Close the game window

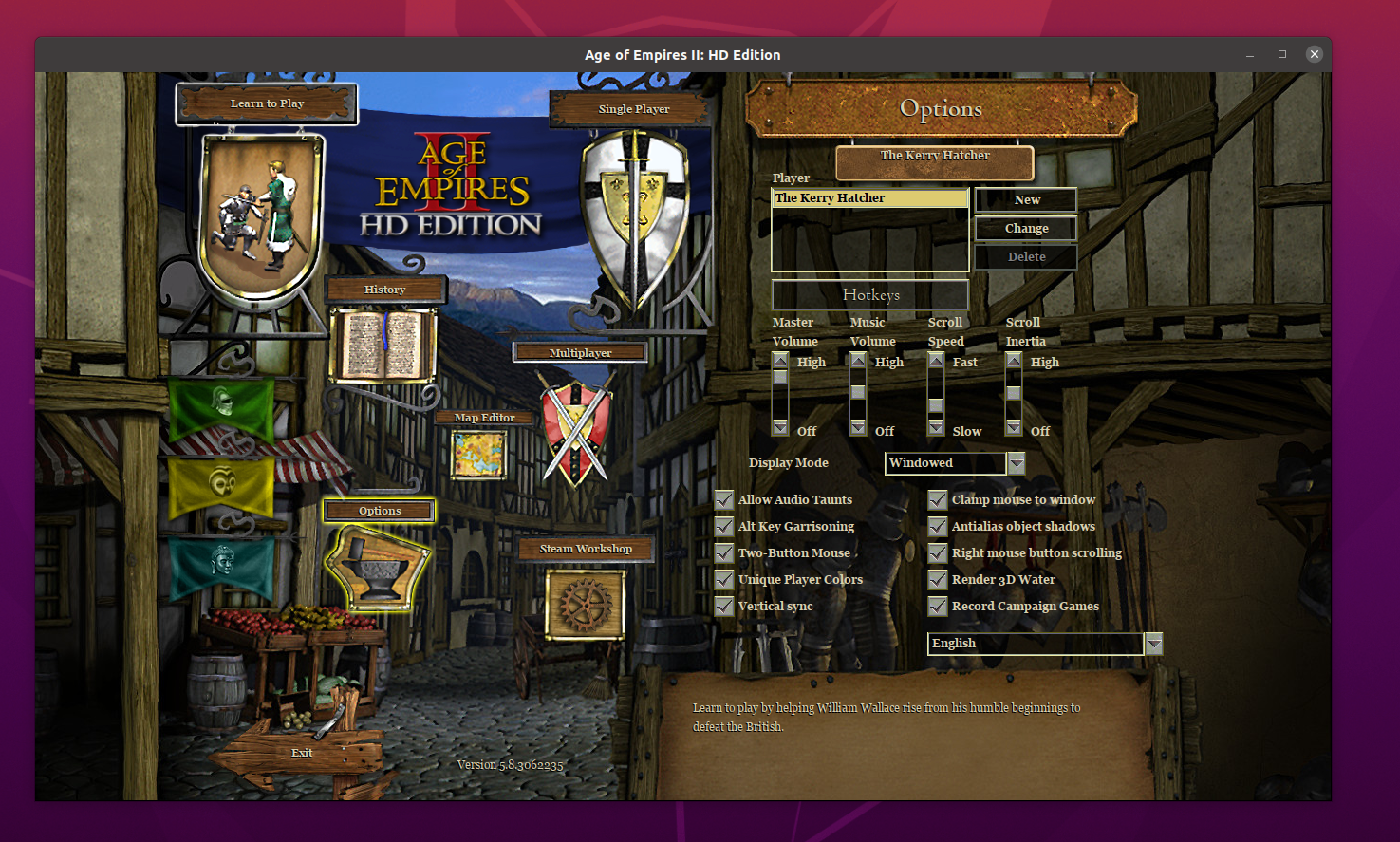click(x=1315, y=54)
